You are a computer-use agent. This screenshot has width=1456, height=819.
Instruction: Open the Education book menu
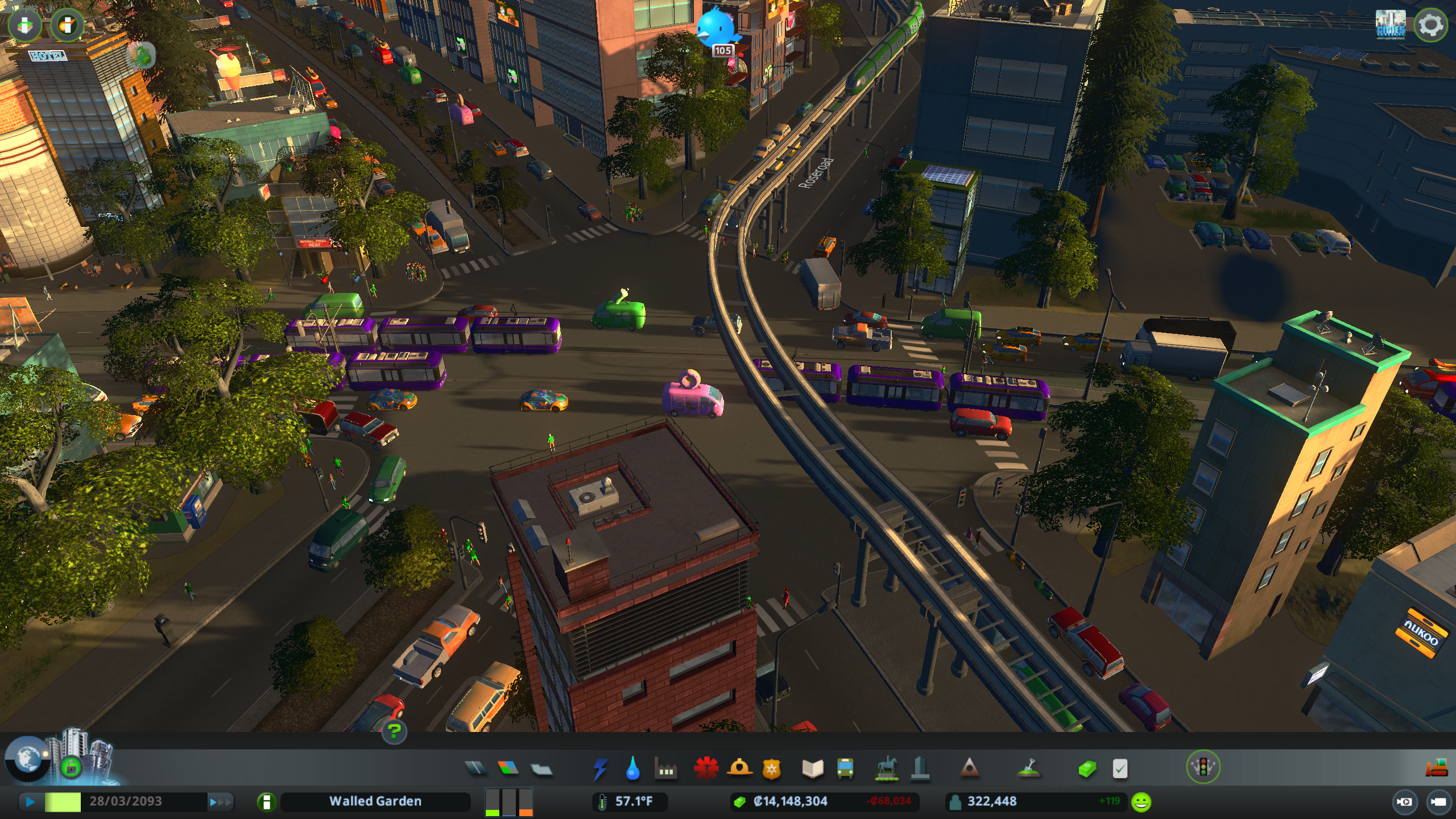click(x=812, y=769)
